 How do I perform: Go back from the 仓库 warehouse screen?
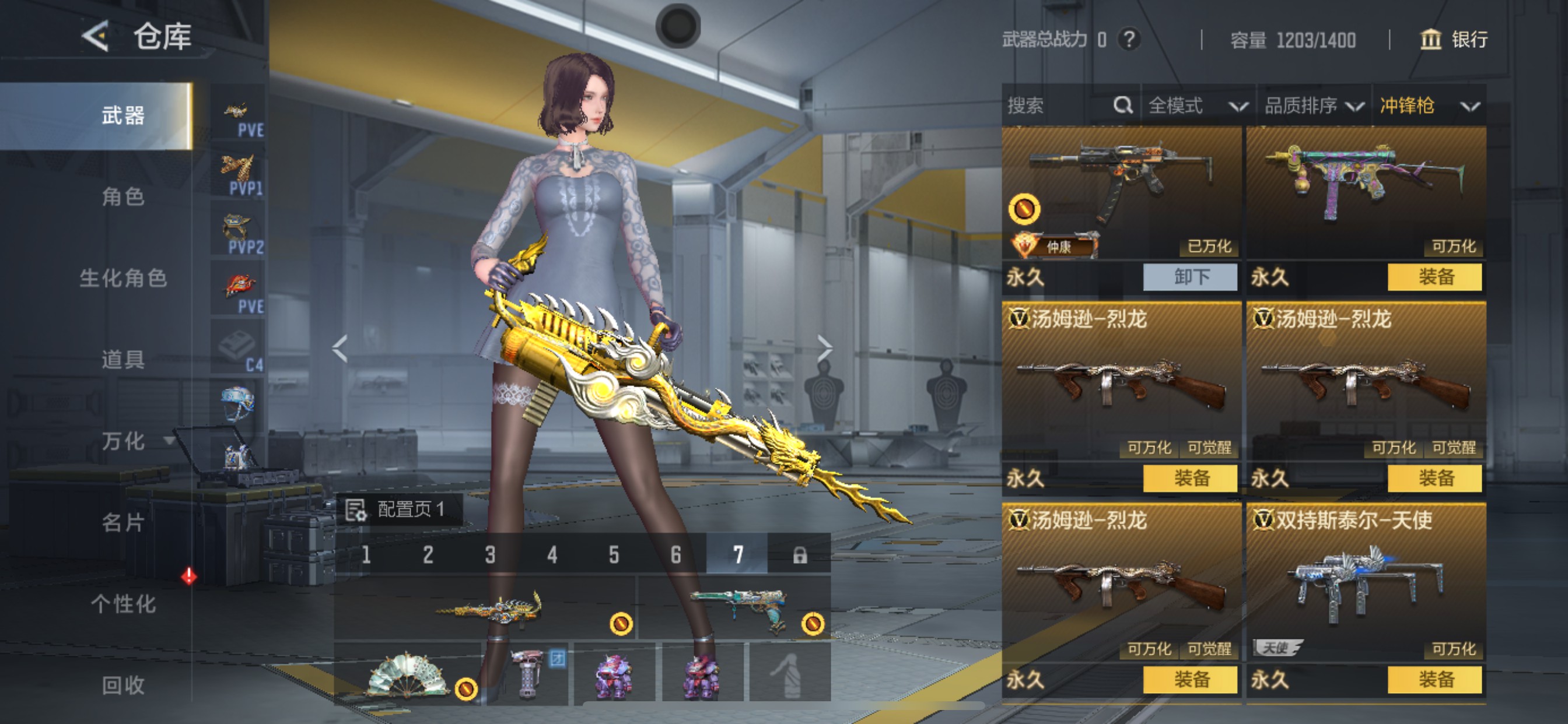click(x=96, y=37)
